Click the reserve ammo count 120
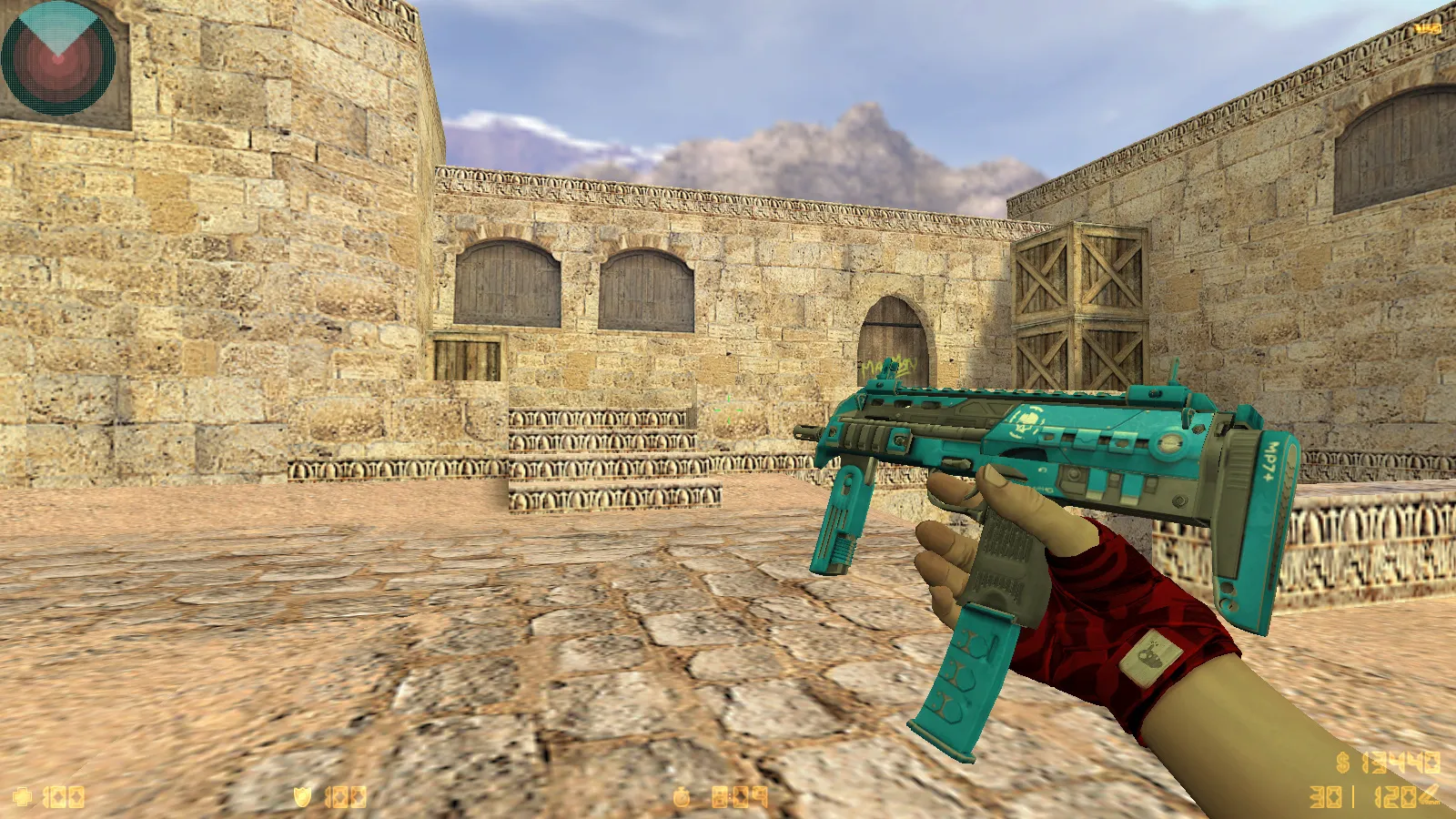The width and height of the screenshot is (1456, 819). pyautogui.click(x=1394, y=797)
